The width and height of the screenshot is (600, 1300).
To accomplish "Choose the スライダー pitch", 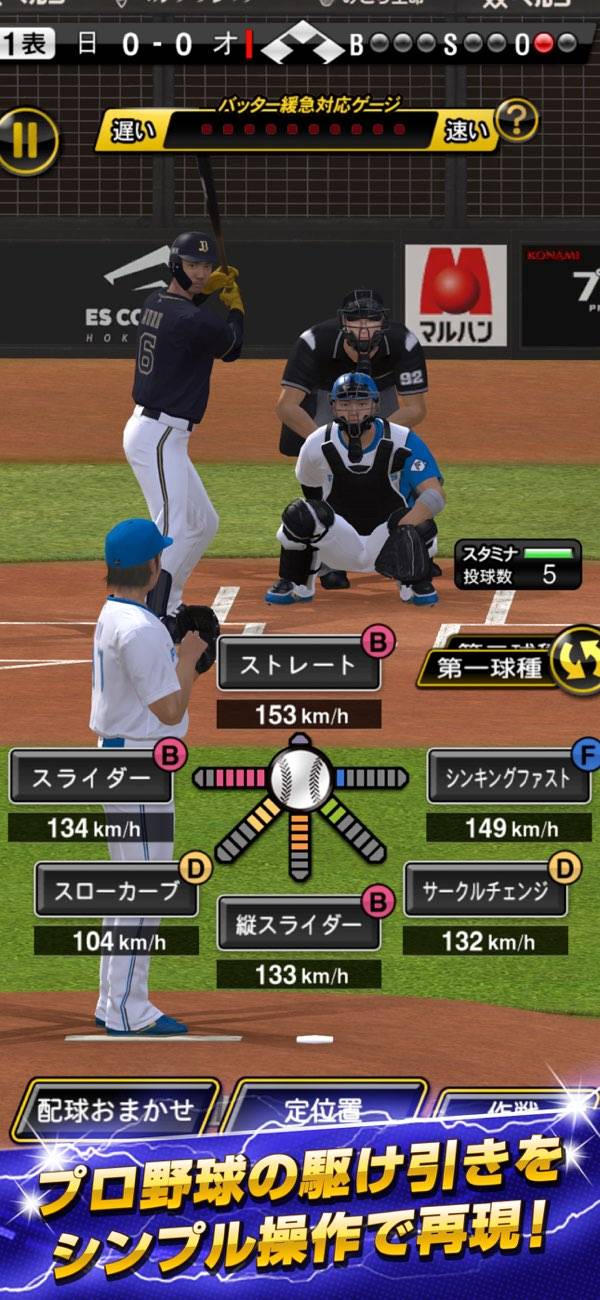I will point(90,779).
